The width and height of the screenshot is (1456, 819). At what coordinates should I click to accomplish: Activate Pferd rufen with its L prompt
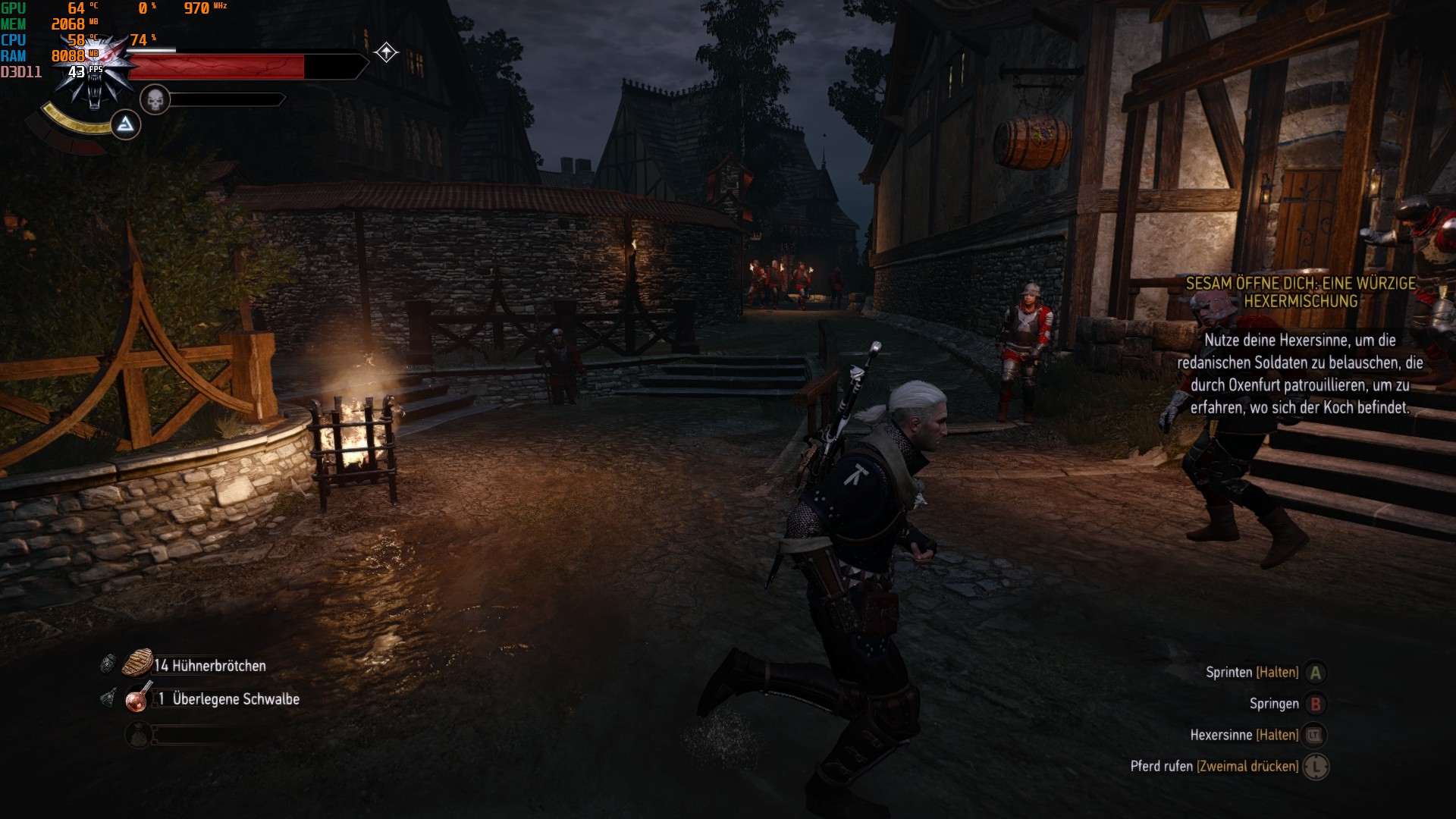pos(1316,767)
